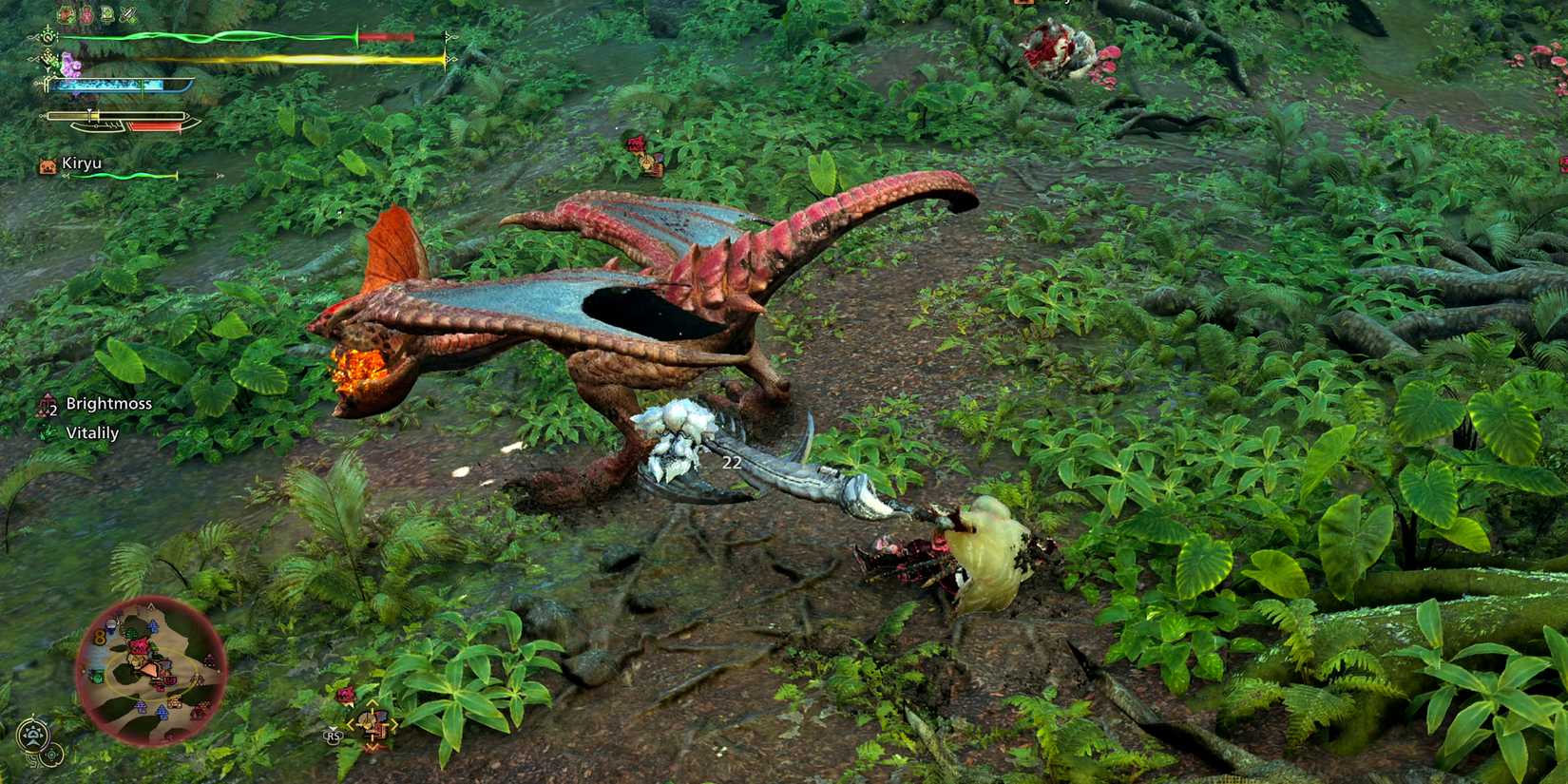The width and height of the screenshot is (1568, 784).
Task: Click the Brightmoss item icon
Action: tap(46, 405)
